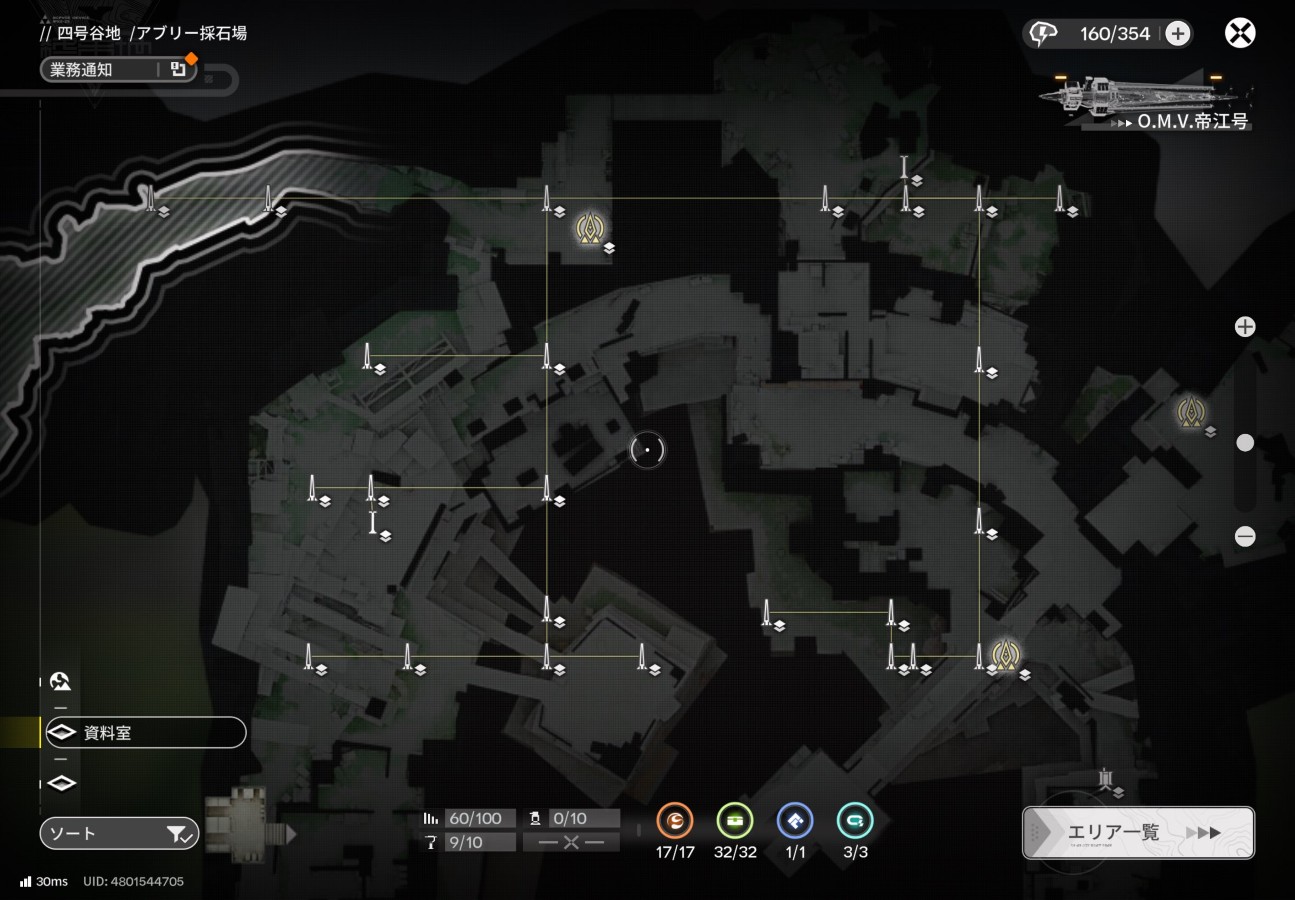The image size is (1295, 900).
Task: Click the map zoom slider handle
Action: pos(1245,442)
